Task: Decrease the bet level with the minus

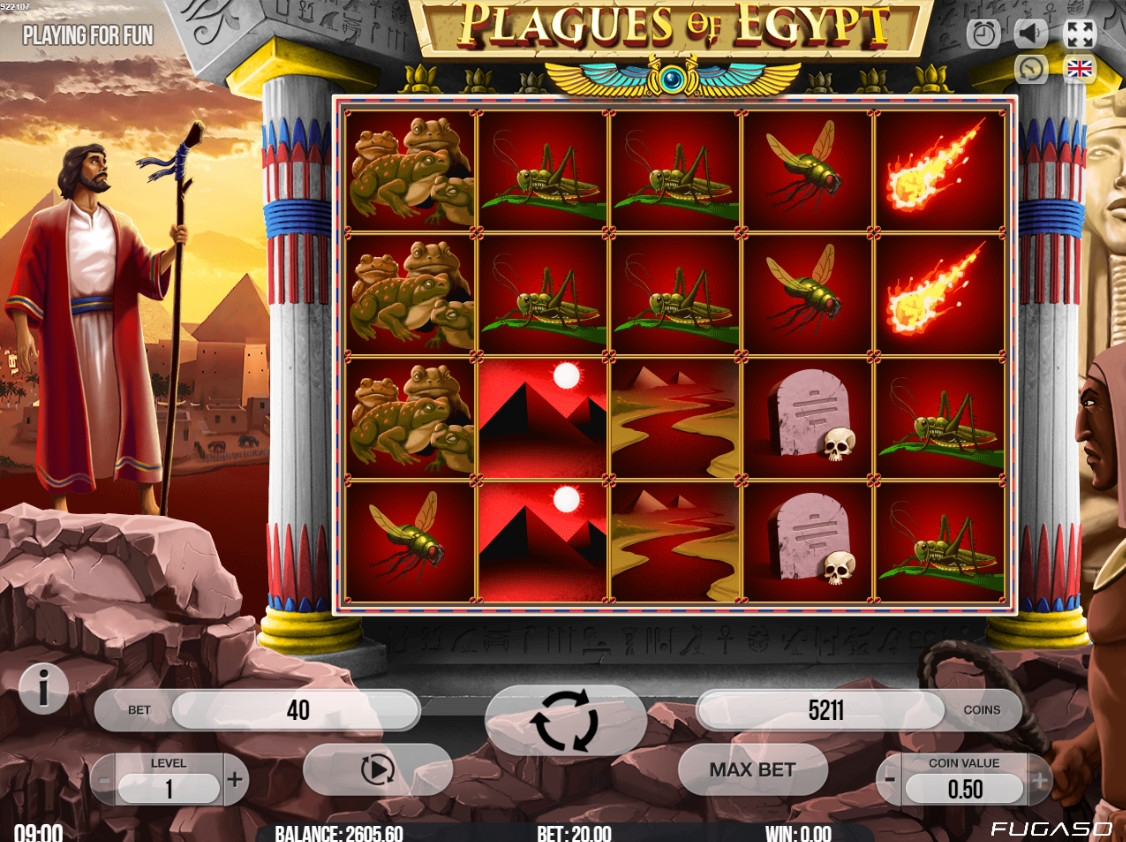Action: click(103, 779)
